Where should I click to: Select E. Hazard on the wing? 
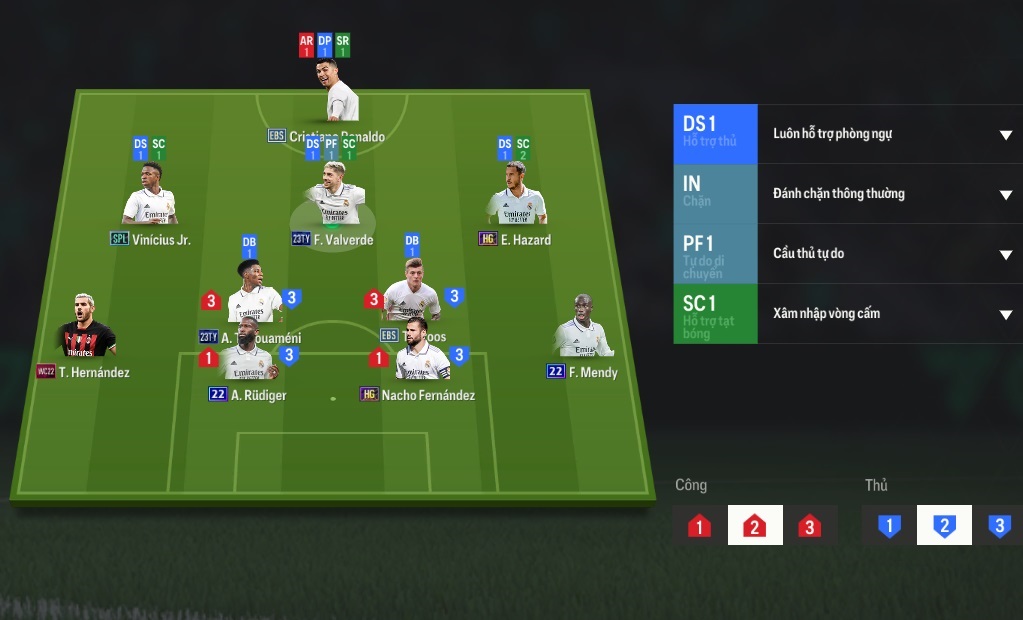[518, 198]
